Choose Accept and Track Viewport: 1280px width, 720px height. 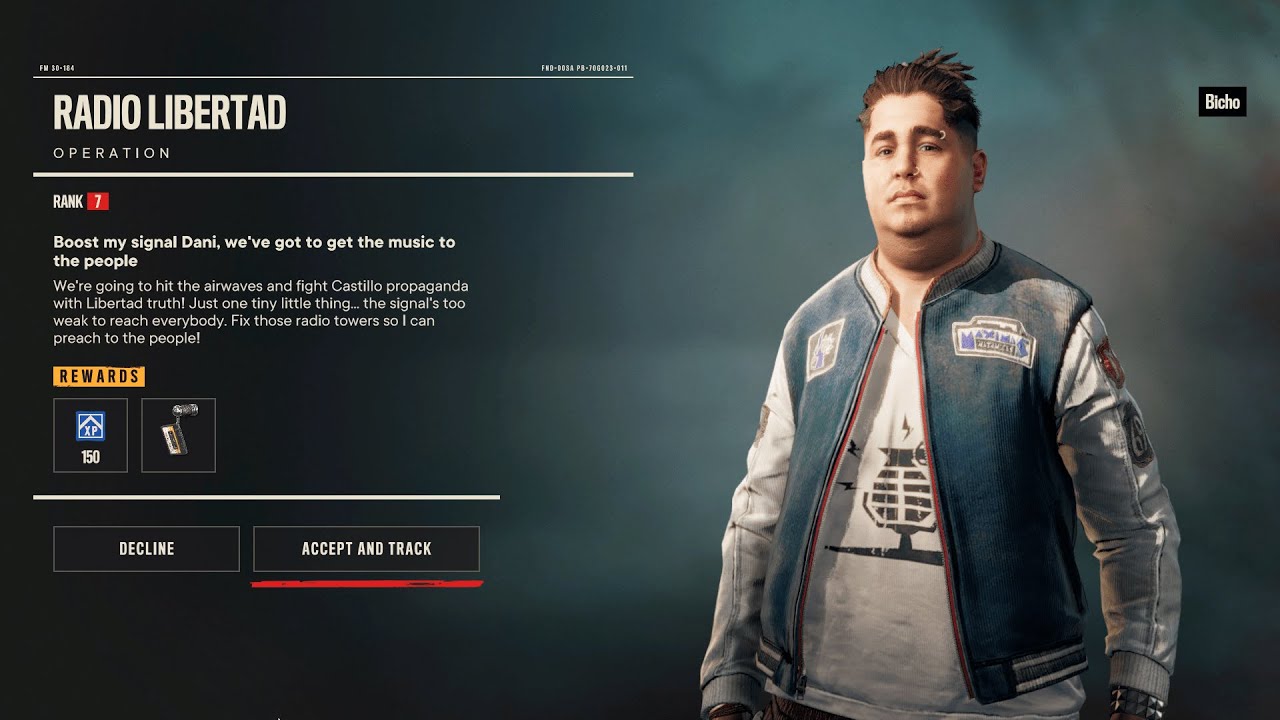pyautogui.click(x=366, y=549)
